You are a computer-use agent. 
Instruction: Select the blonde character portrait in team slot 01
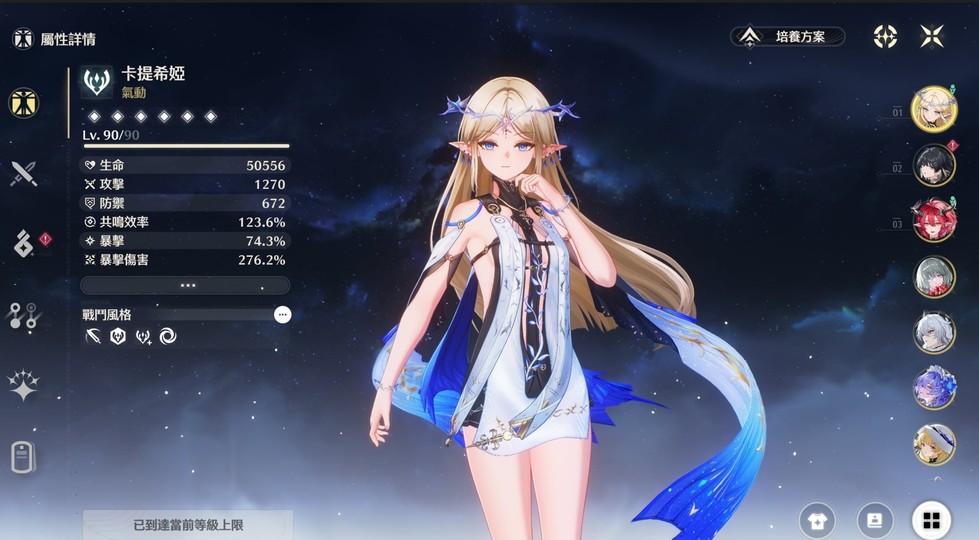tap(934, 108)
